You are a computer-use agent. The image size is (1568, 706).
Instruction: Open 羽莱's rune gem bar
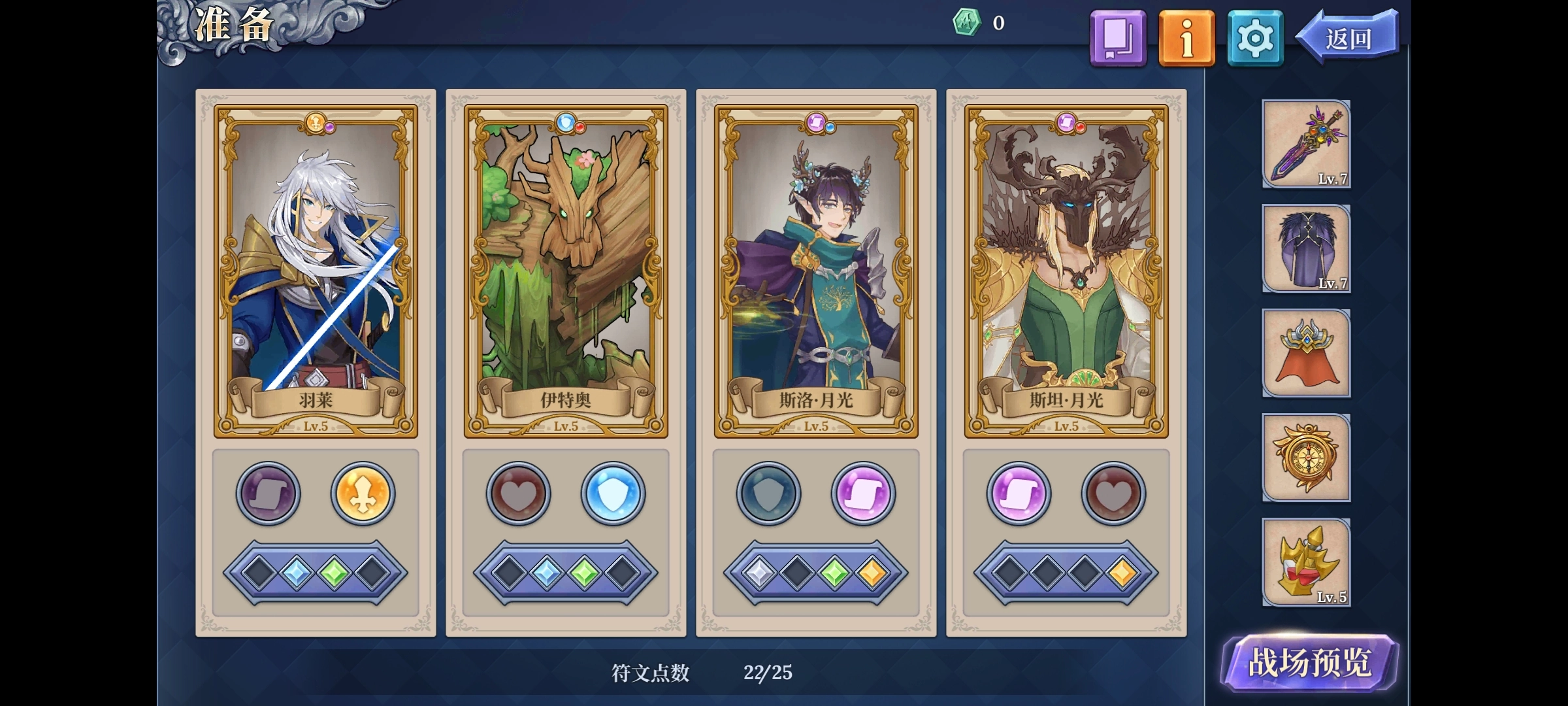pyautogui.click(x=316, y=573)
